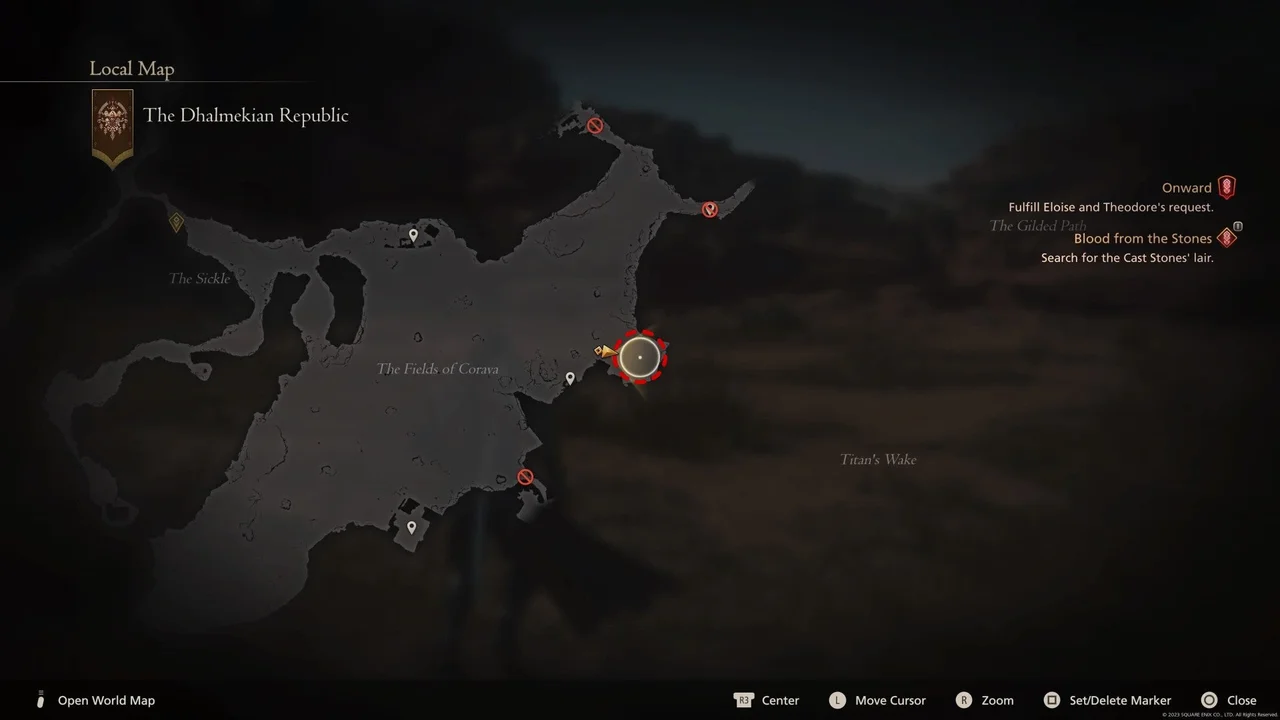Click the blocked-path marker near the southern inlet
1280x720 pixels.
525,476
